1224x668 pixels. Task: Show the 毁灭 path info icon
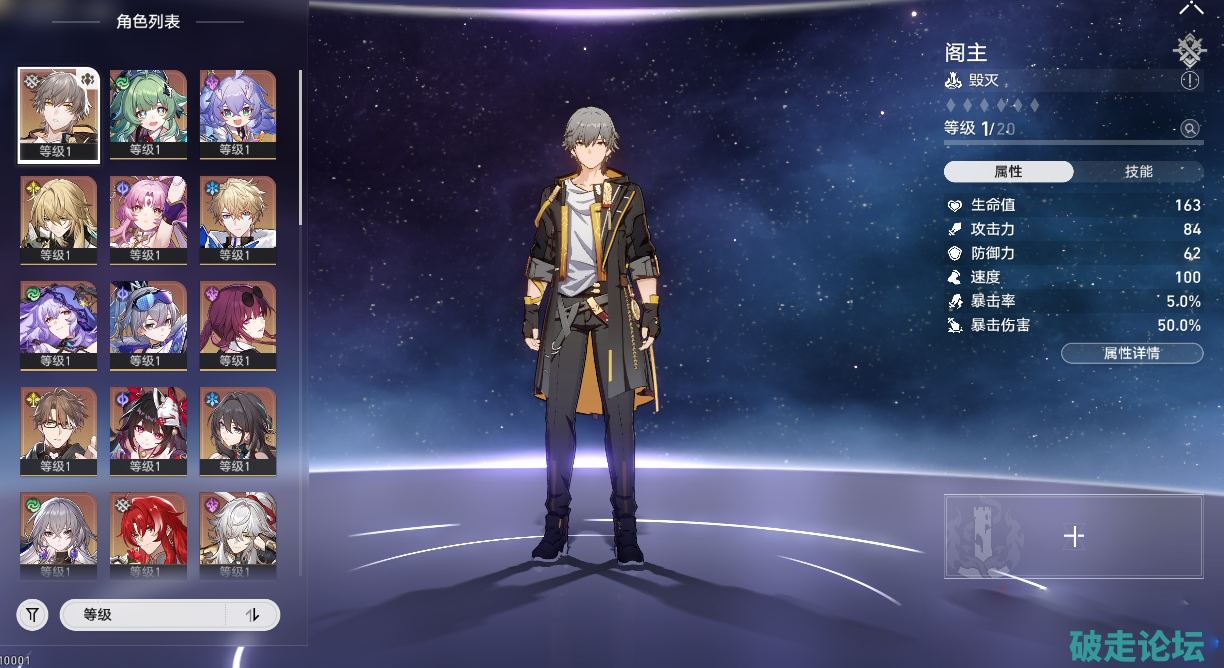(1189, 81)
